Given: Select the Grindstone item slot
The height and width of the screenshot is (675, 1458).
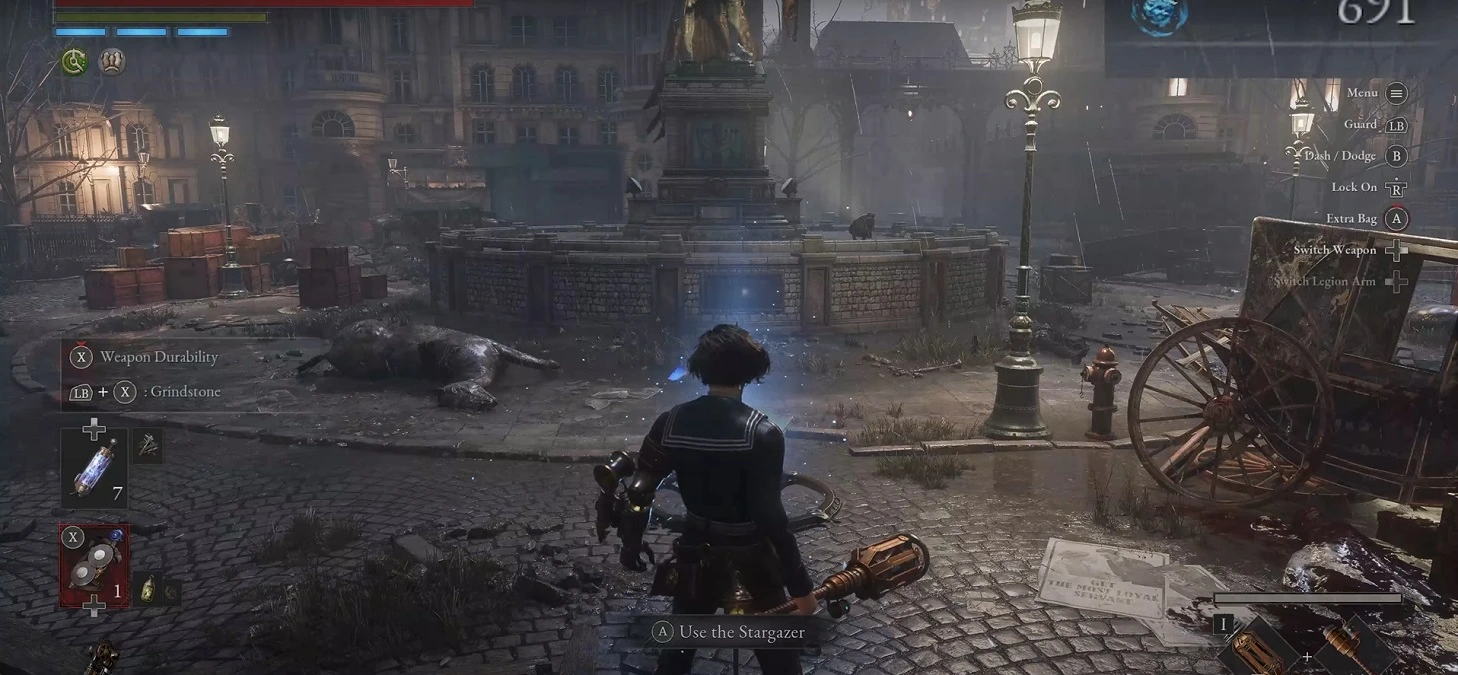Looking at the screenshot, I should (94, 565).
